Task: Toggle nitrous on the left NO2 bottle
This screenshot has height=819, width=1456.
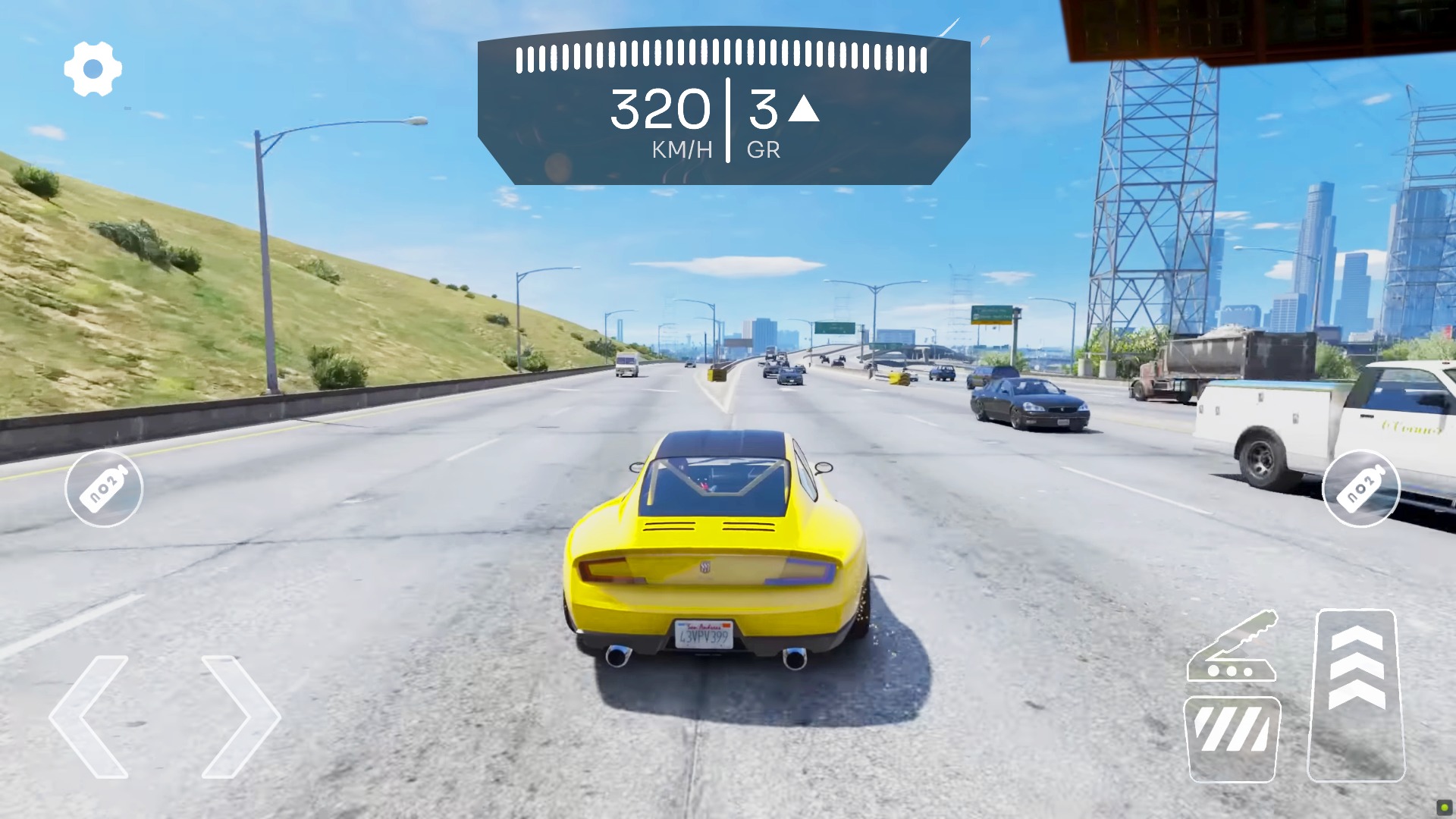Action: coord(105,489)
